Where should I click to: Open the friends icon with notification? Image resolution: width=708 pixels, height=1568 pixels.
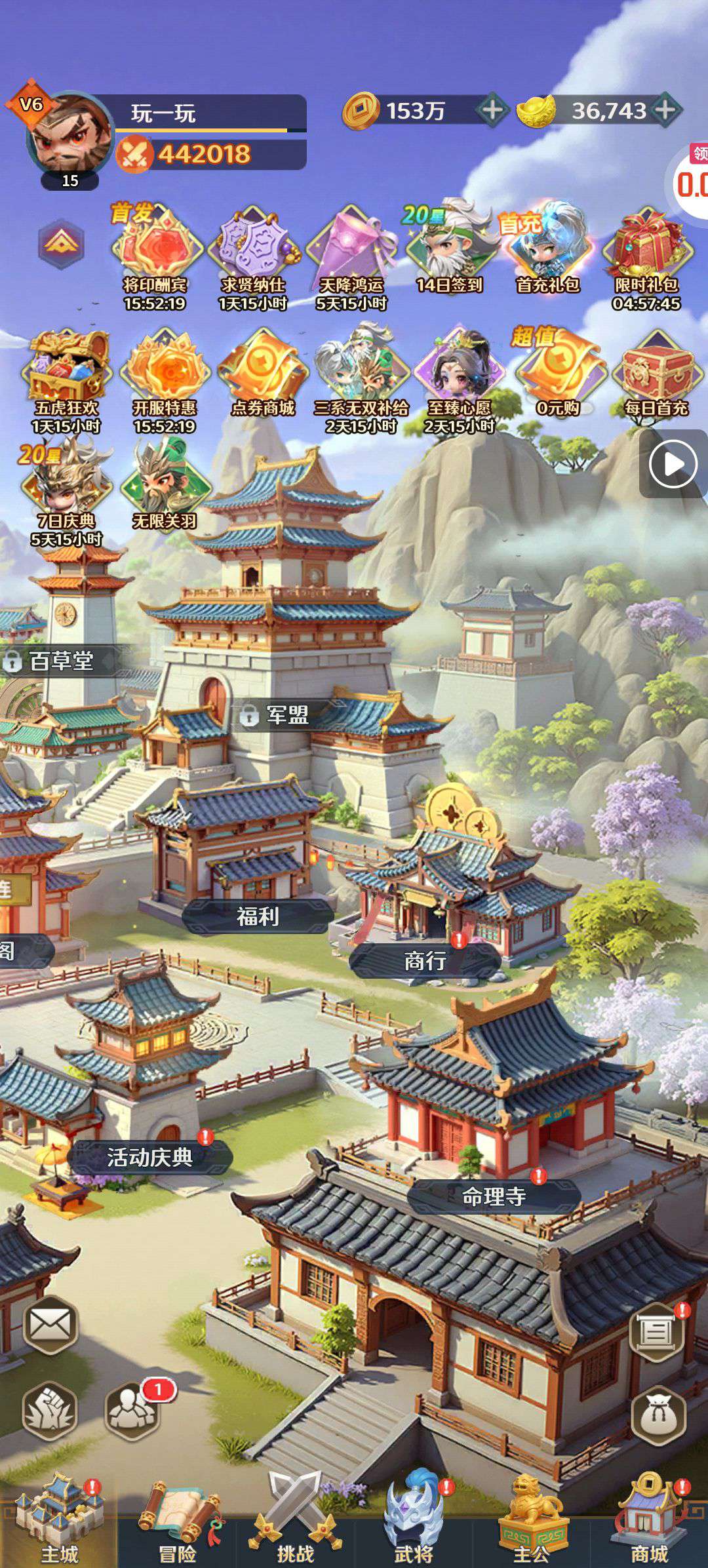pyautogui.click(x=133, y=1411)
